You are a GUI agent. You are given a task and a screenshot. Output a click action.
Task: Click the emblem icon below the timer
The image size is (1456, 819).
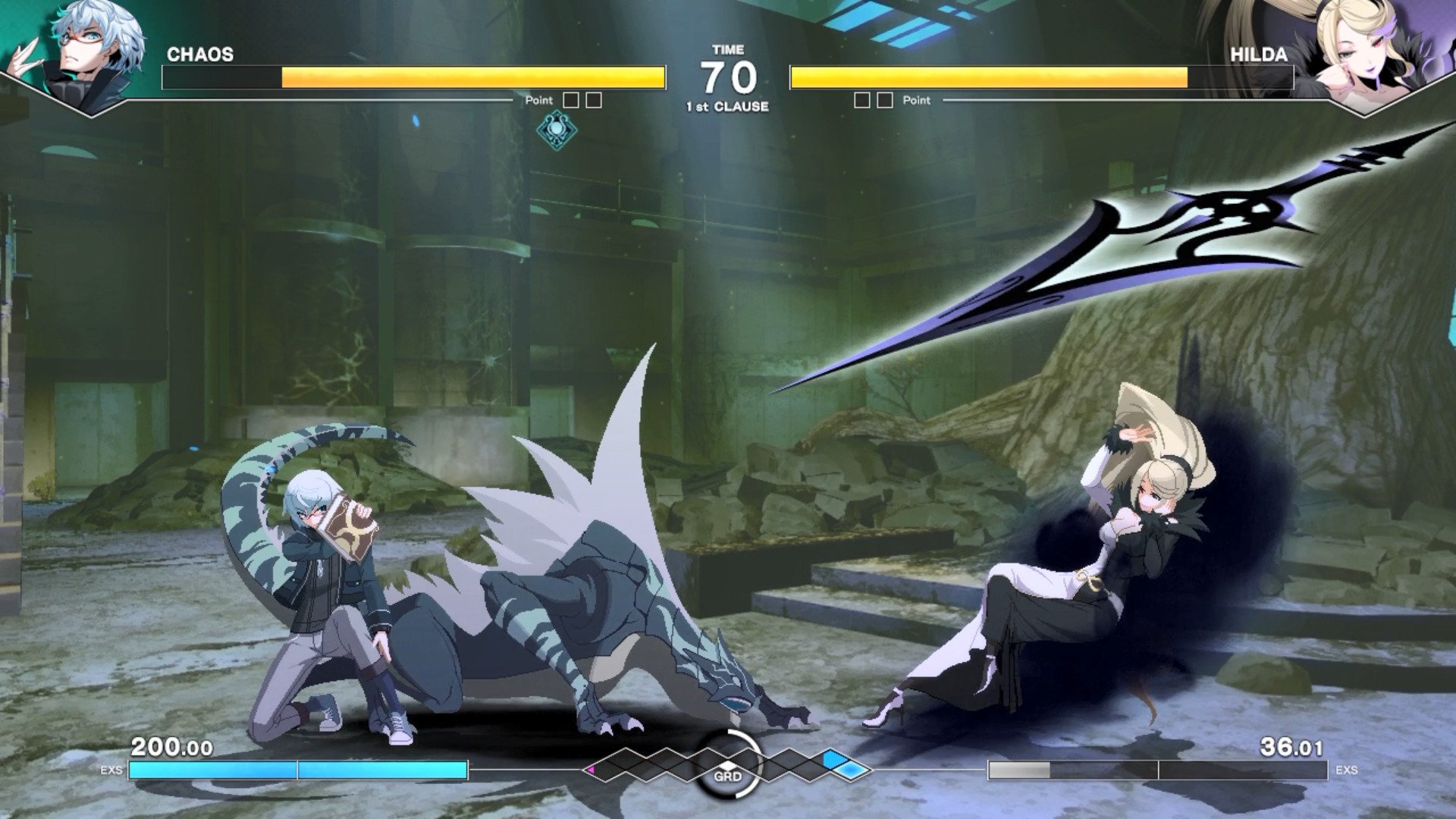(x=557, y=129)
